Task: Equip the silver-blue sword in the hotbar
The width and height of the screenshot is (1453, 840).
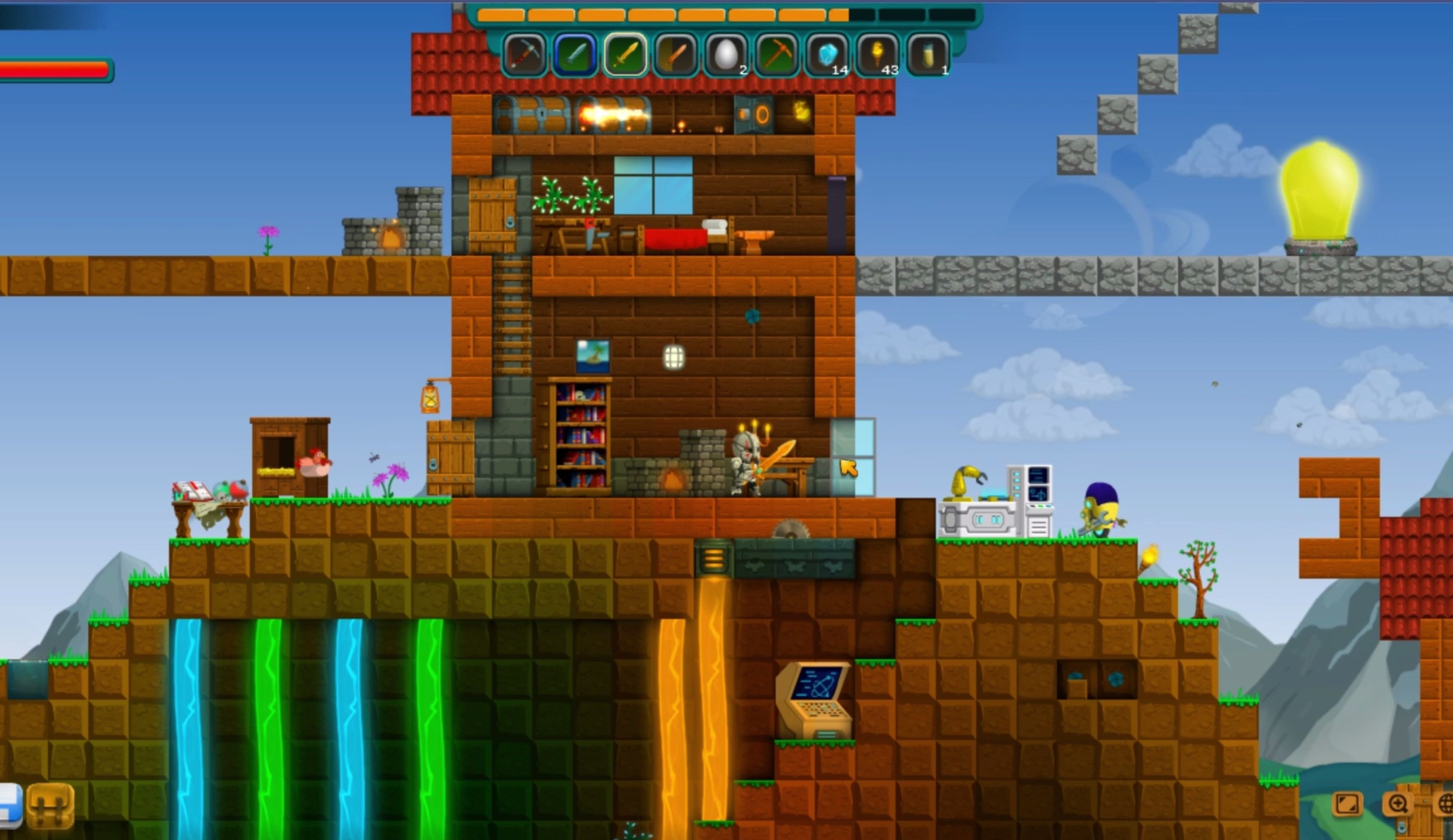Action: pos(574,55)
